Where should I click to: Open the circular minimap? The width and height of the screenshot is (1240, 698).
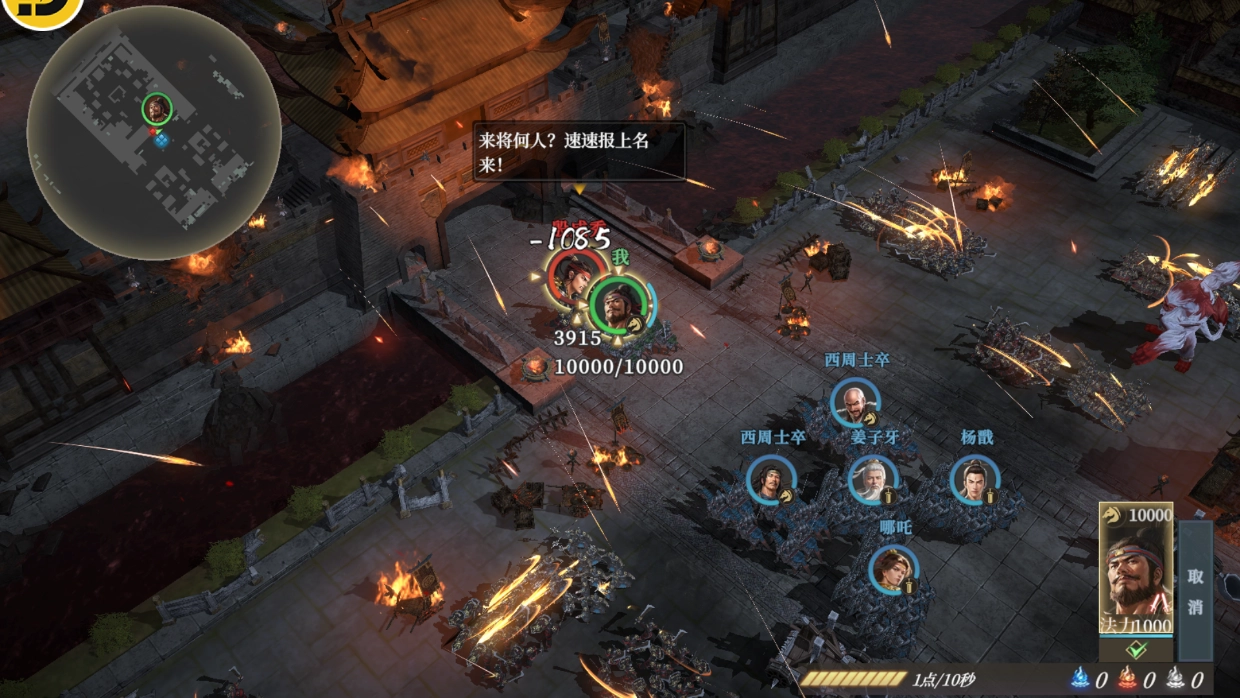coord(153,133)
